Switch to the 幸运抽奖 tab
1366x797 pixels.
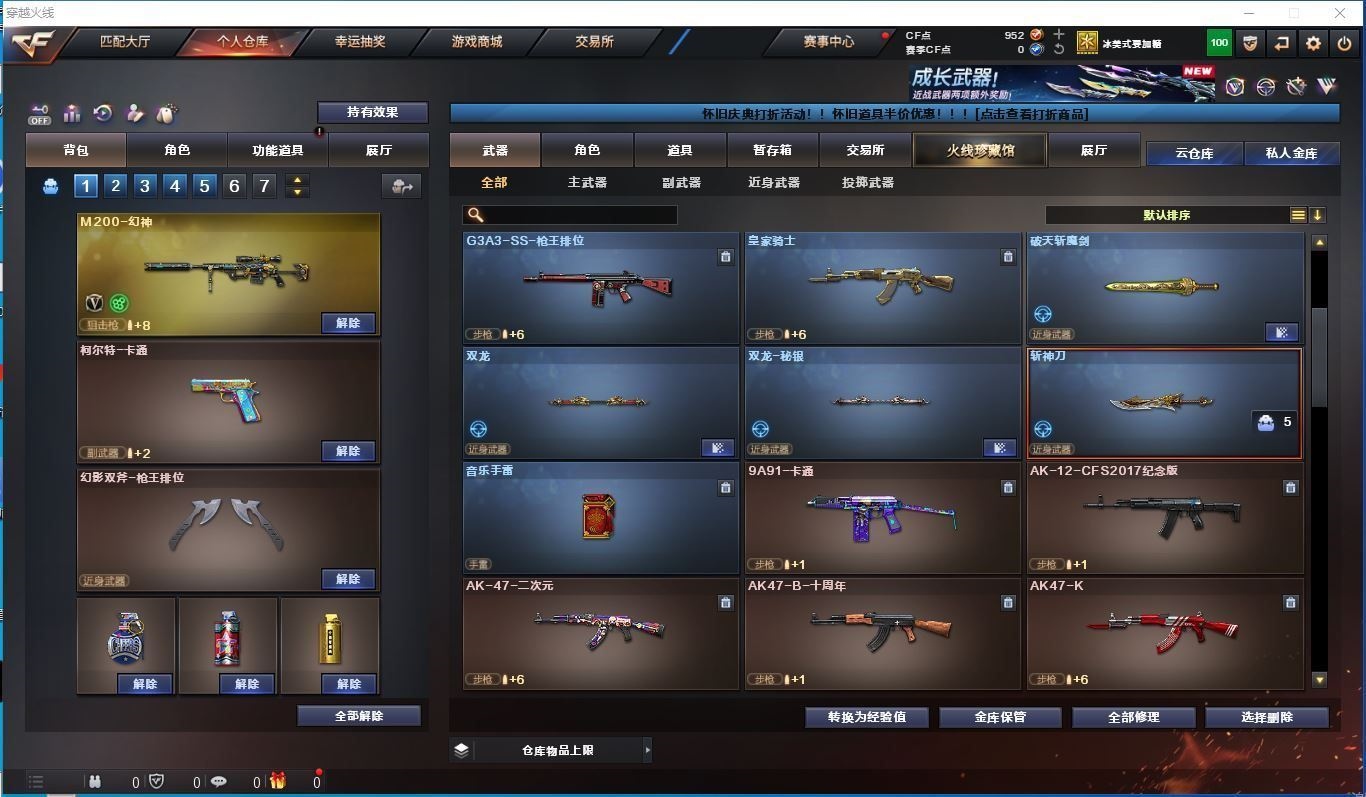(x=360, y=42)
